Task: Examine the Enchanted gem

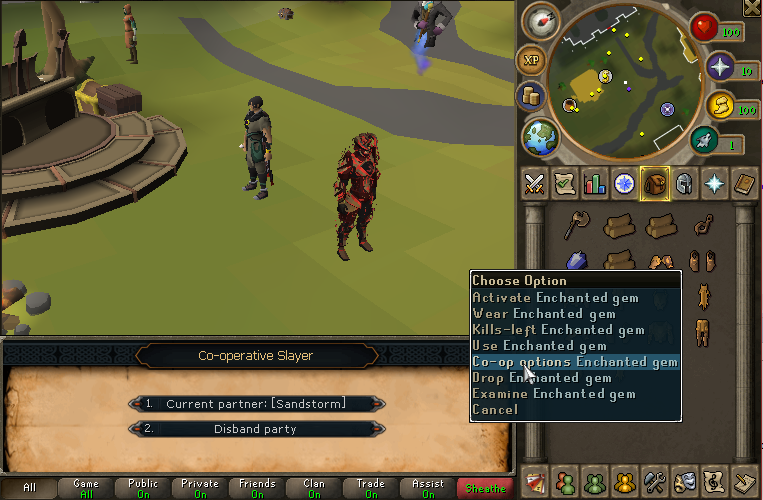Action: point(553,393)
